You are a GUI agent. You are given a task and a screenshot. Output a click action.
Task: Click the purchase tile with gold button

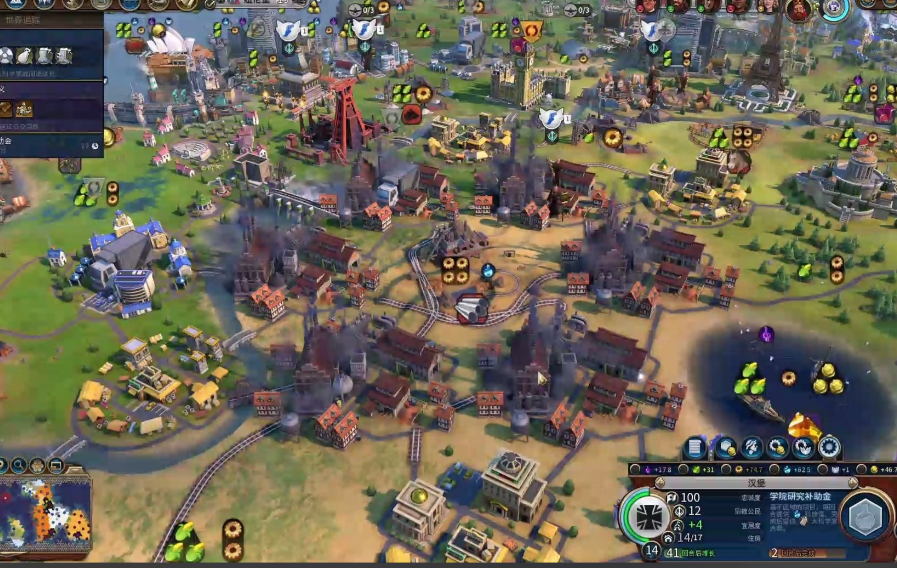(724, 447)
